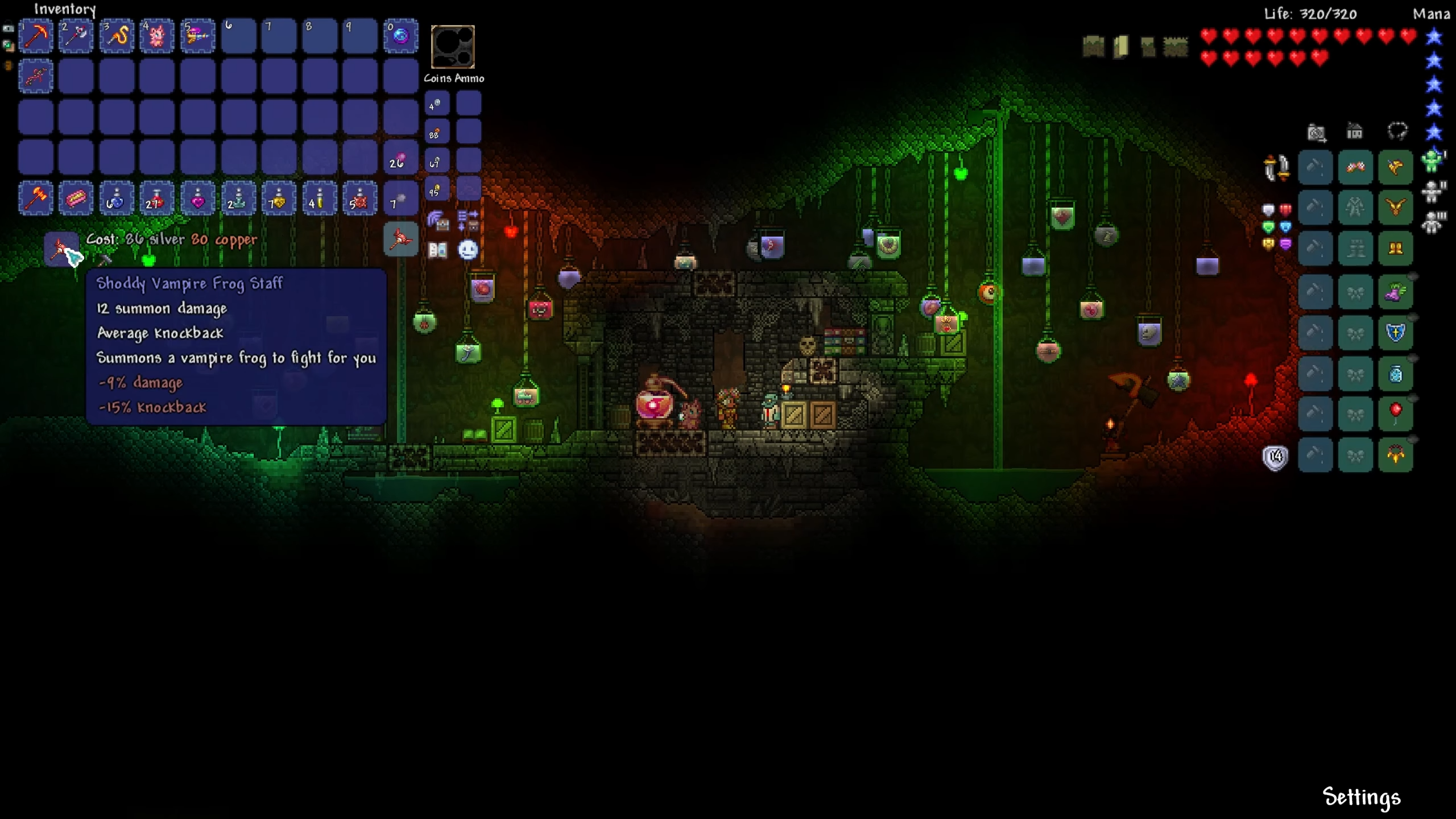Select the blue cross shield accessory
Viewport: 1456px width, 819px height.
tap(1396, 333)
